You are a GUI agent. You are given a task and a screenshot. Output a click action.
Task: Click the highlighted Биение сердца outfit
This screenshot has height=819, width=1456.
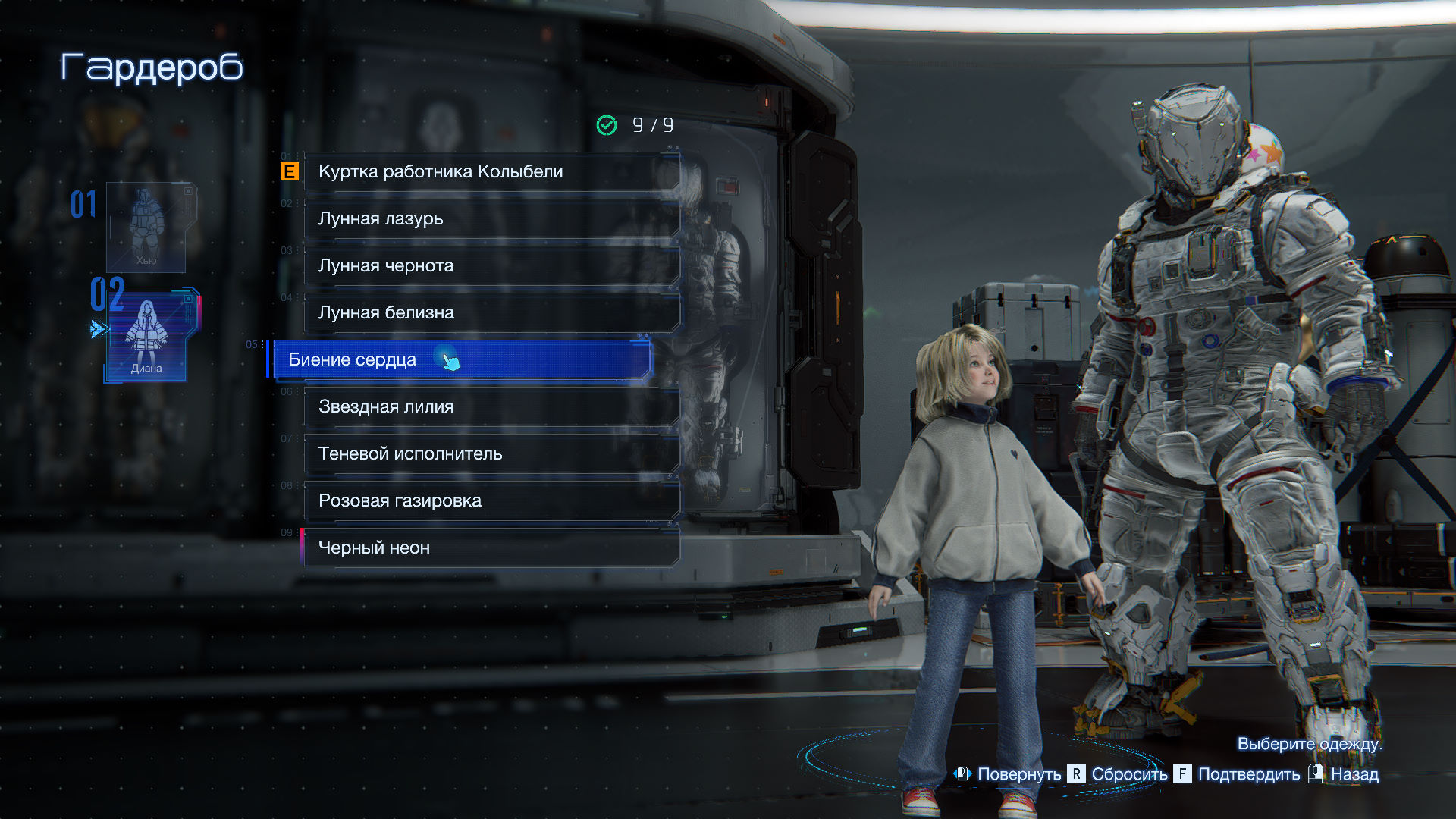click(460, 359)
